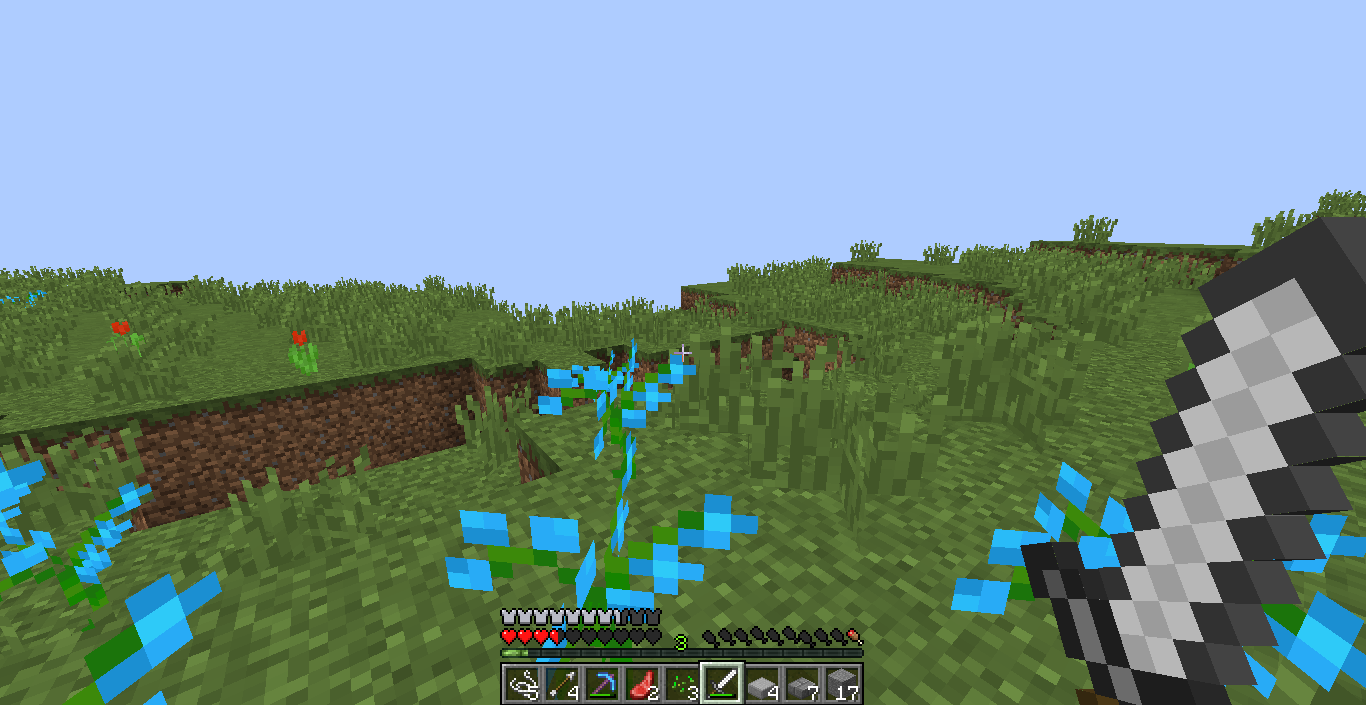Viewport: 1366px width, 705px height.
Task: Pick the seeds hotbar slot
Action: point(681,684)
